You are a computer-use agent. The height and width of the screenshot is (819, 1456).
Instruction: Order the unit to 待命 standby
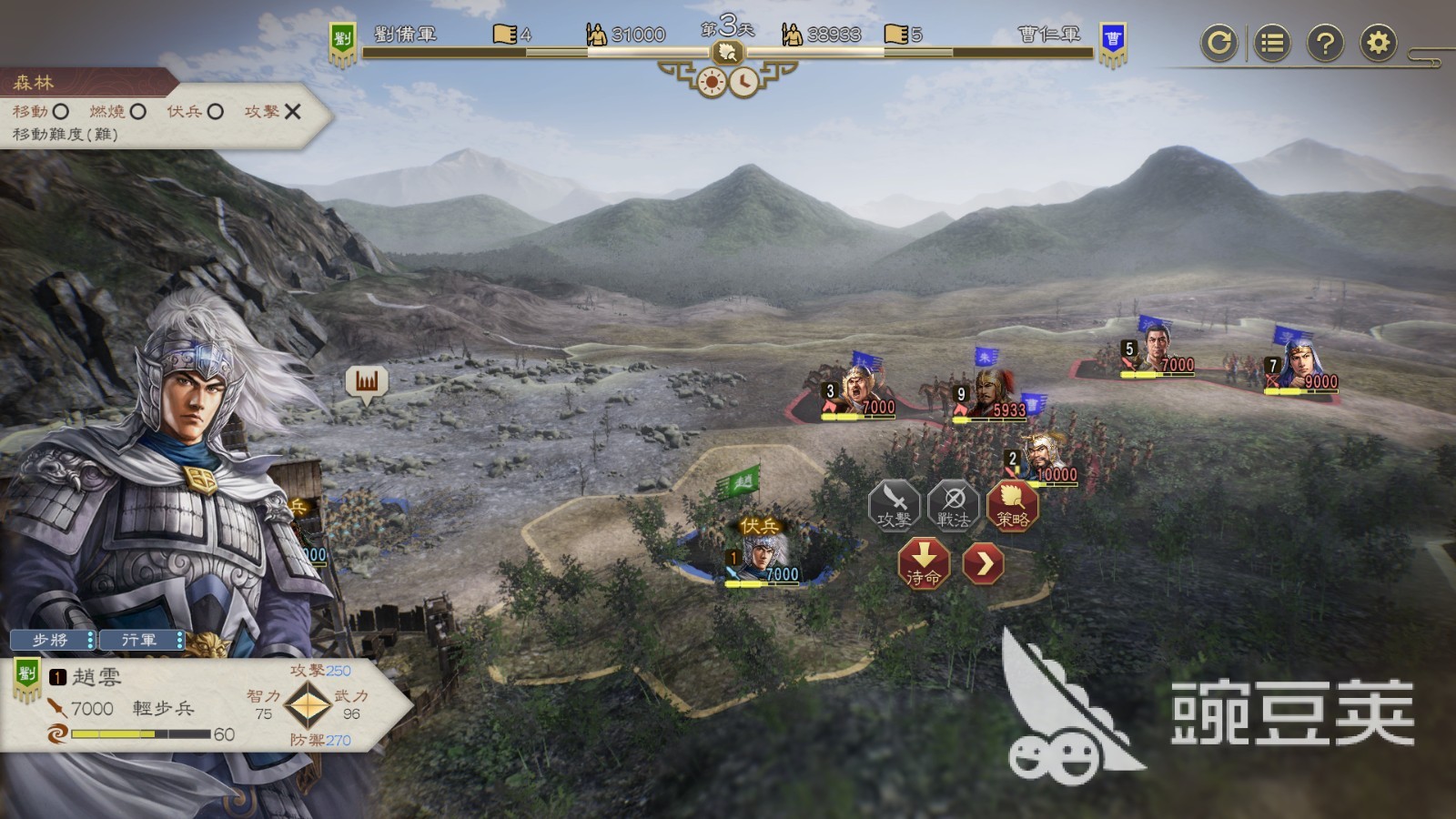(924, 563)
